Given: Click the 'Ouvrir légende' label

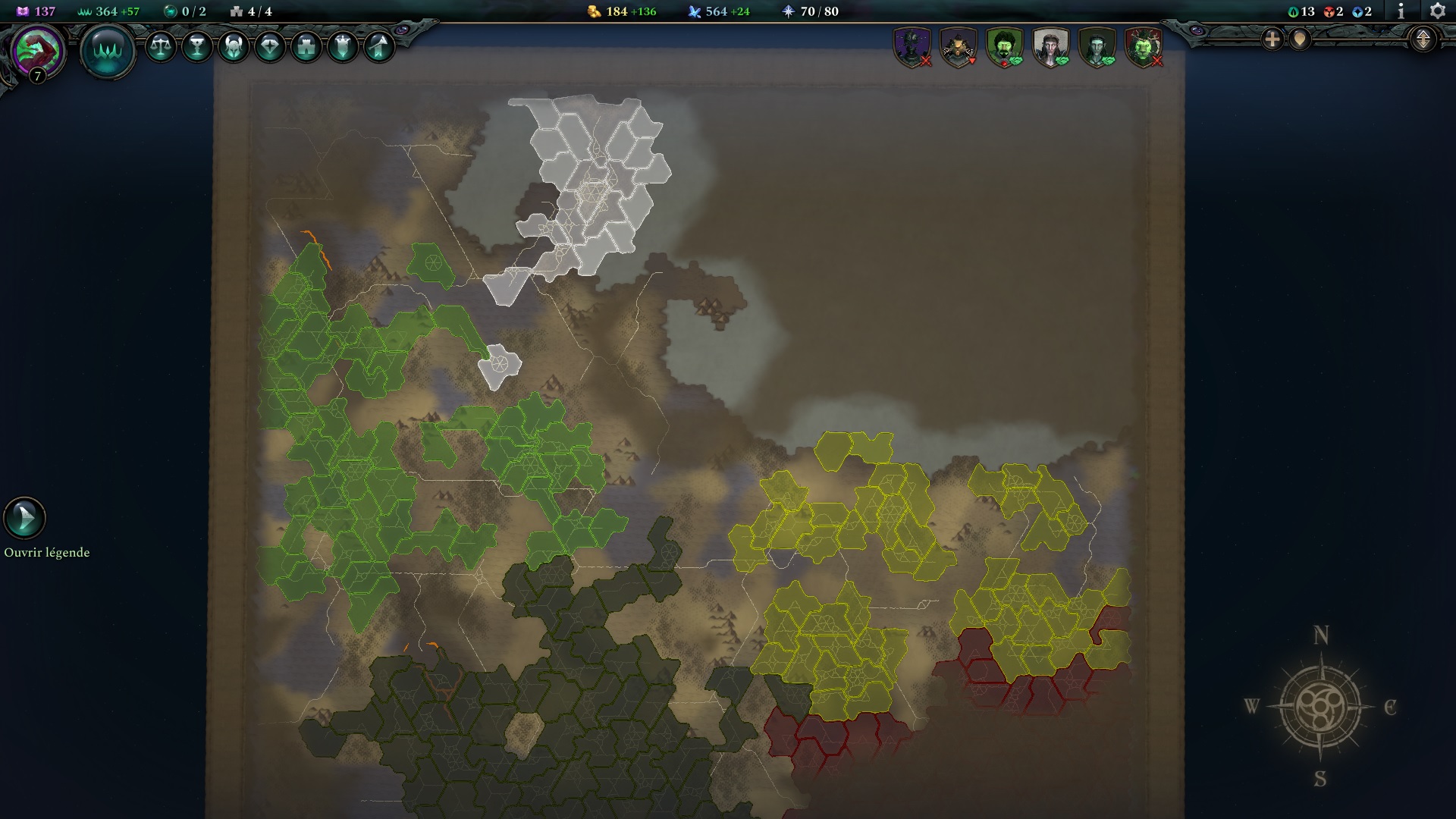Looking at the screenshot, I should (x=47, y=553).
